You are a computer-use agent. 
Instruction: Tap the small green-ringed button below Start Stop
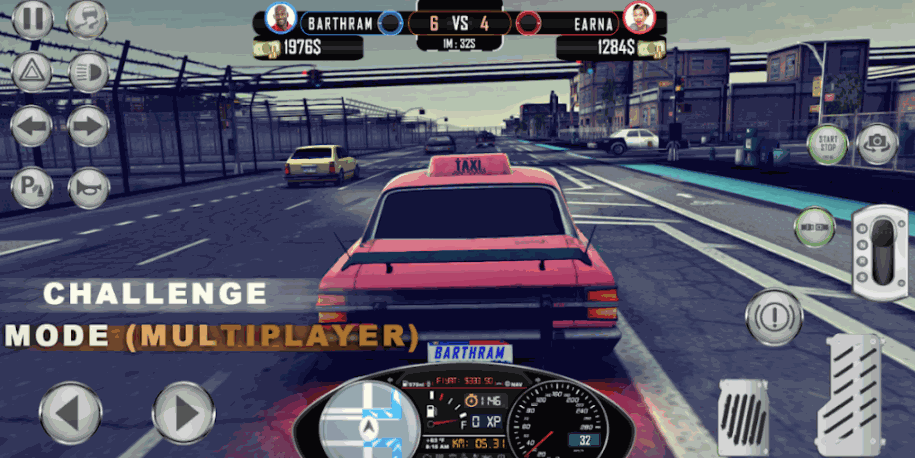pos(814,227)
